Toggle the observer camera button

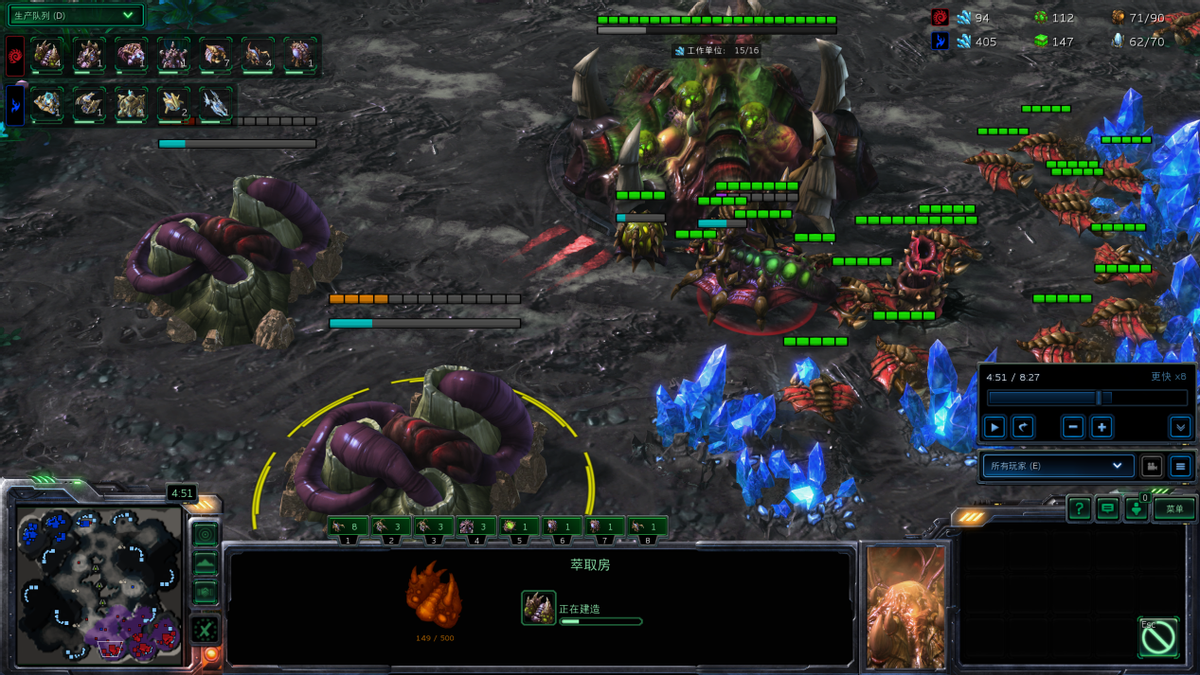coord(1152,466)
